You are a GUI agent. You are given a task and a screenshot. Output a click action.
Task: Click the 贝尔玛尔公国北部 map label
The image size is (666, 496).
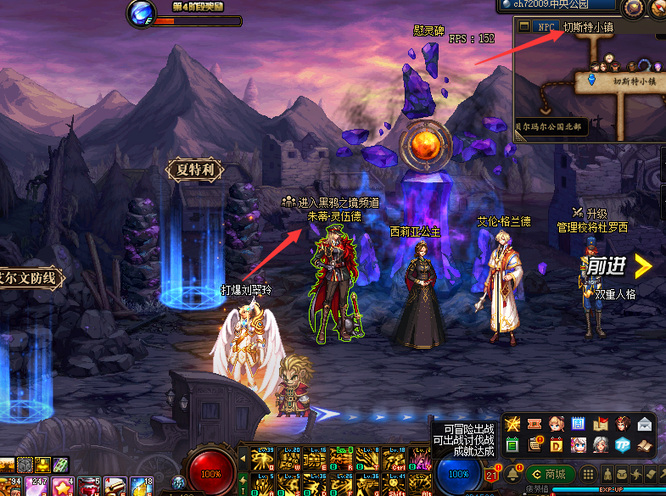[548, 128]
